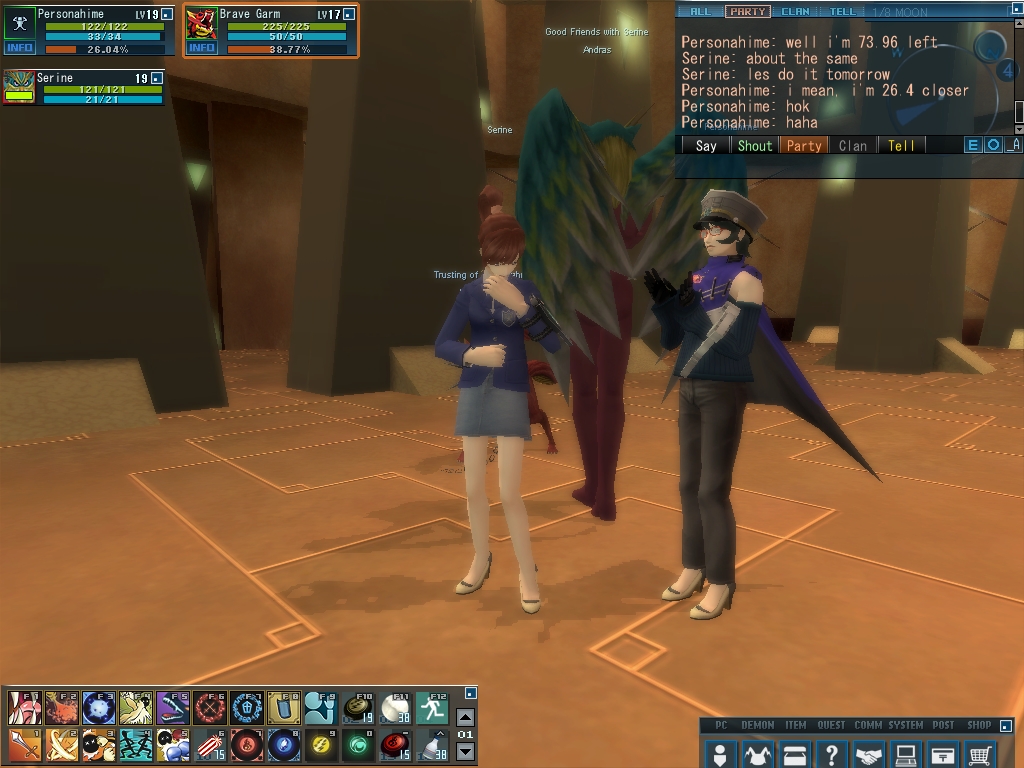
Task: Use the firecracker item in slot 6
Action: (209, 745)
